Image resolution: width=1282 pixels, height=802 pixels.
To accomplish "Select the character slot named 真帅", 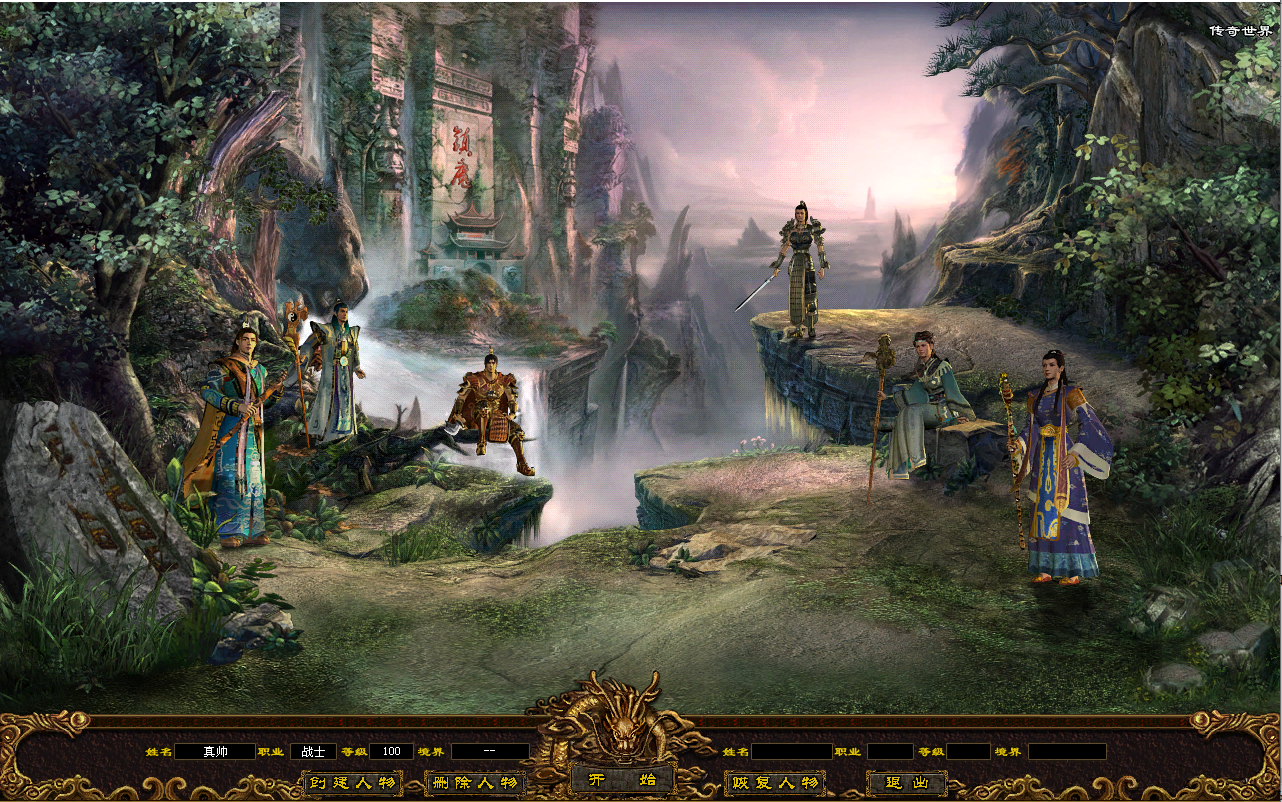I will (x=215, y=751).
